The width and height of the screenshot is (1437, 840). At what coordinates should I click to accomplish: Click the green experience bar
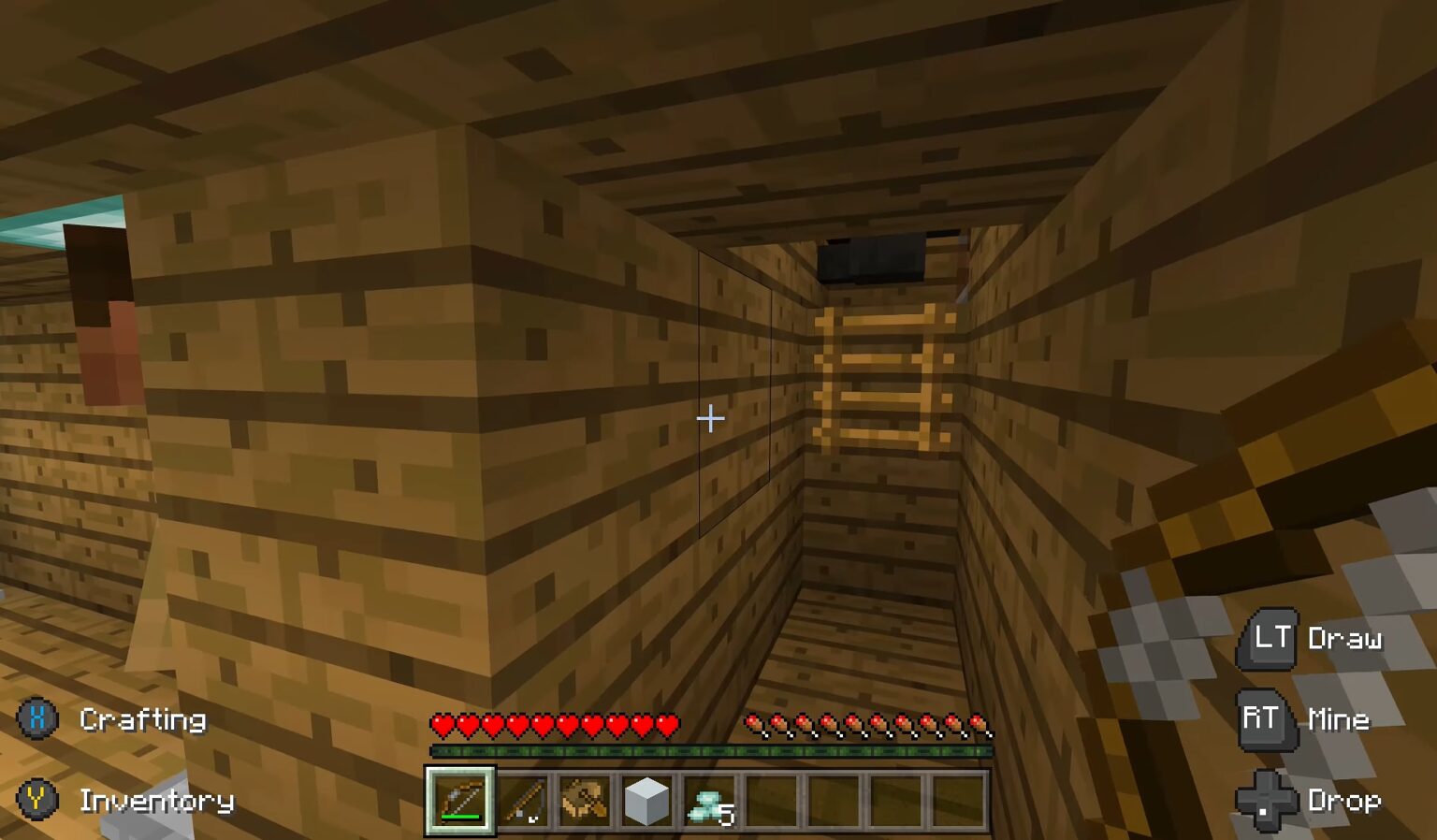pyautogui.click(x=711, y=749)
